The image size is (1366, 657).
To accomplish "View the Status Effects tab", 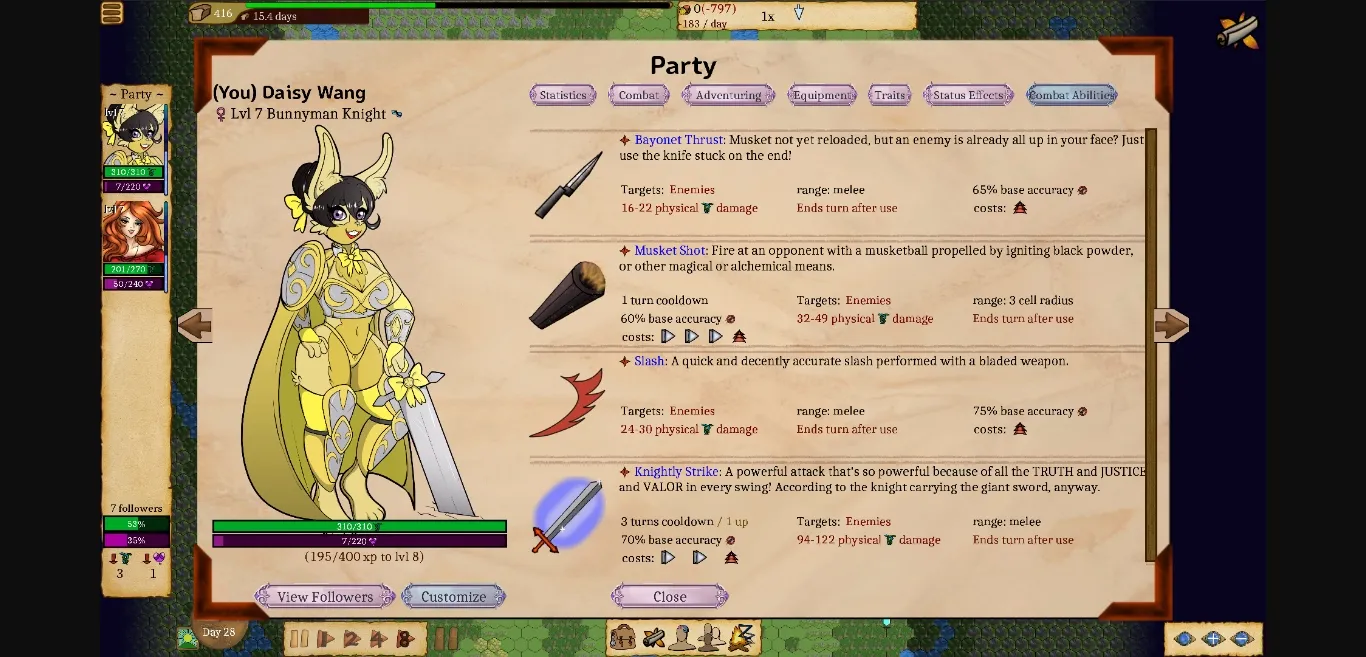I will (968, 95).
